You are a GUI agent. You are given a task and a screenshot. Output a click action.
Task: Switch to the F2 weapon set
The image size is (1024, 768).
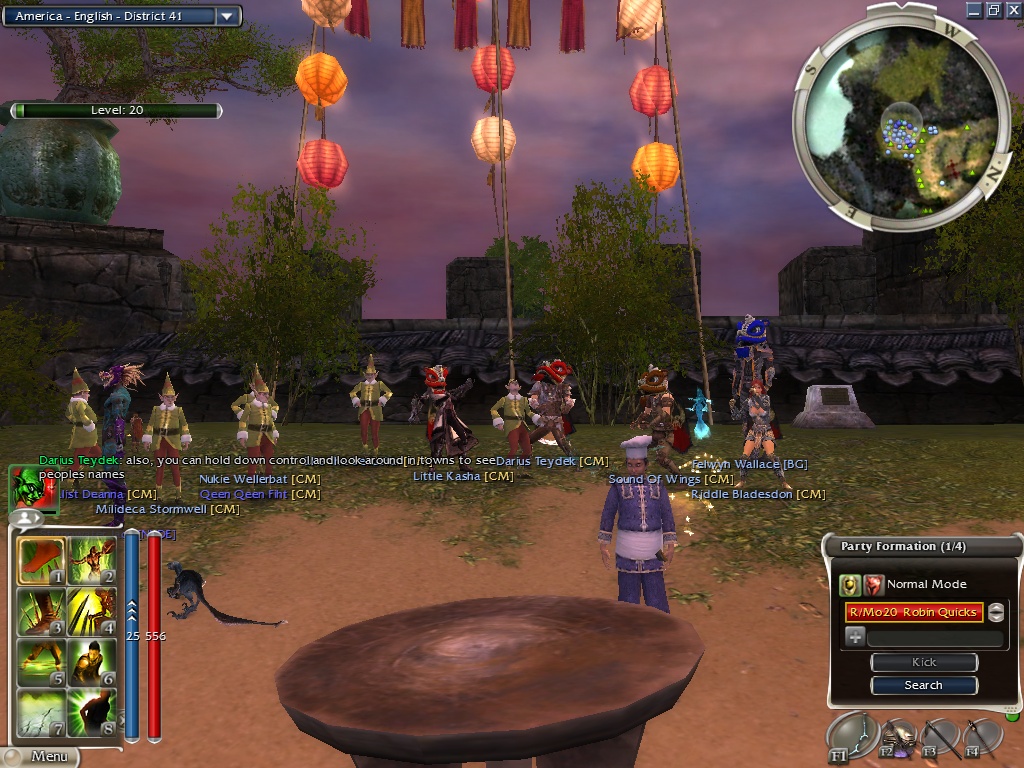coord(896,737)
